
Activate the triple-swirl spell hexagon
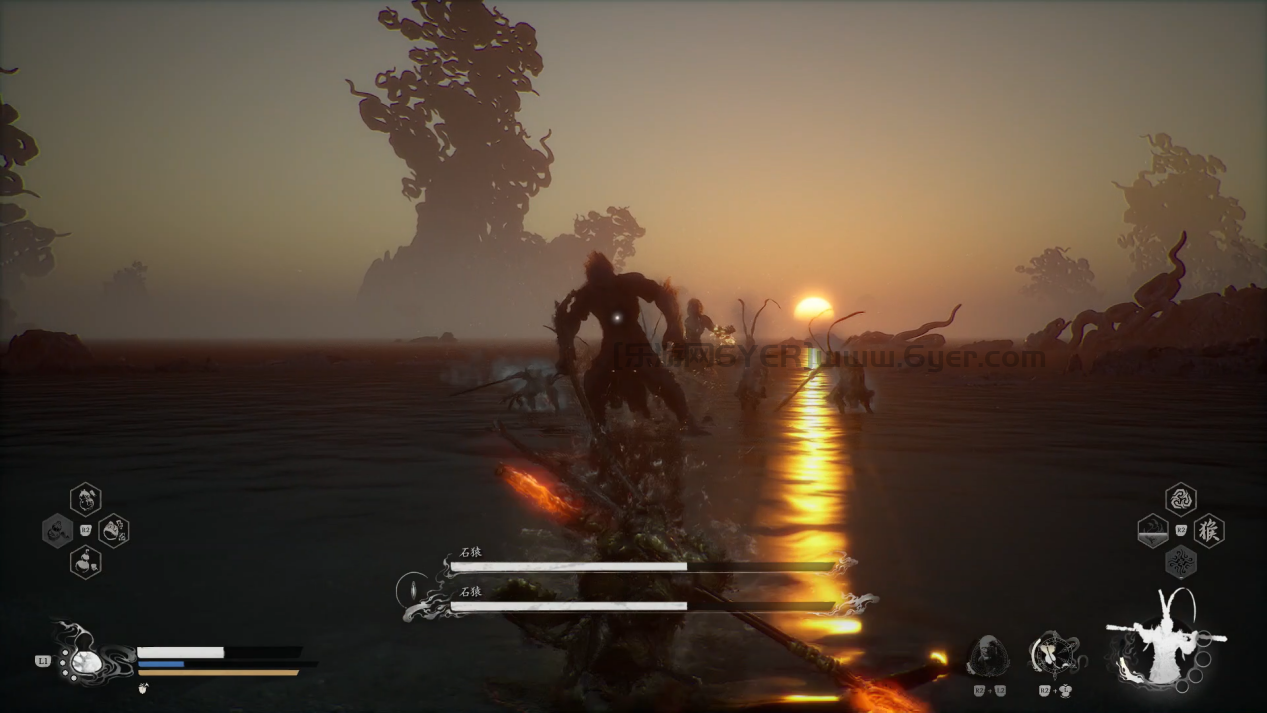1181,498
